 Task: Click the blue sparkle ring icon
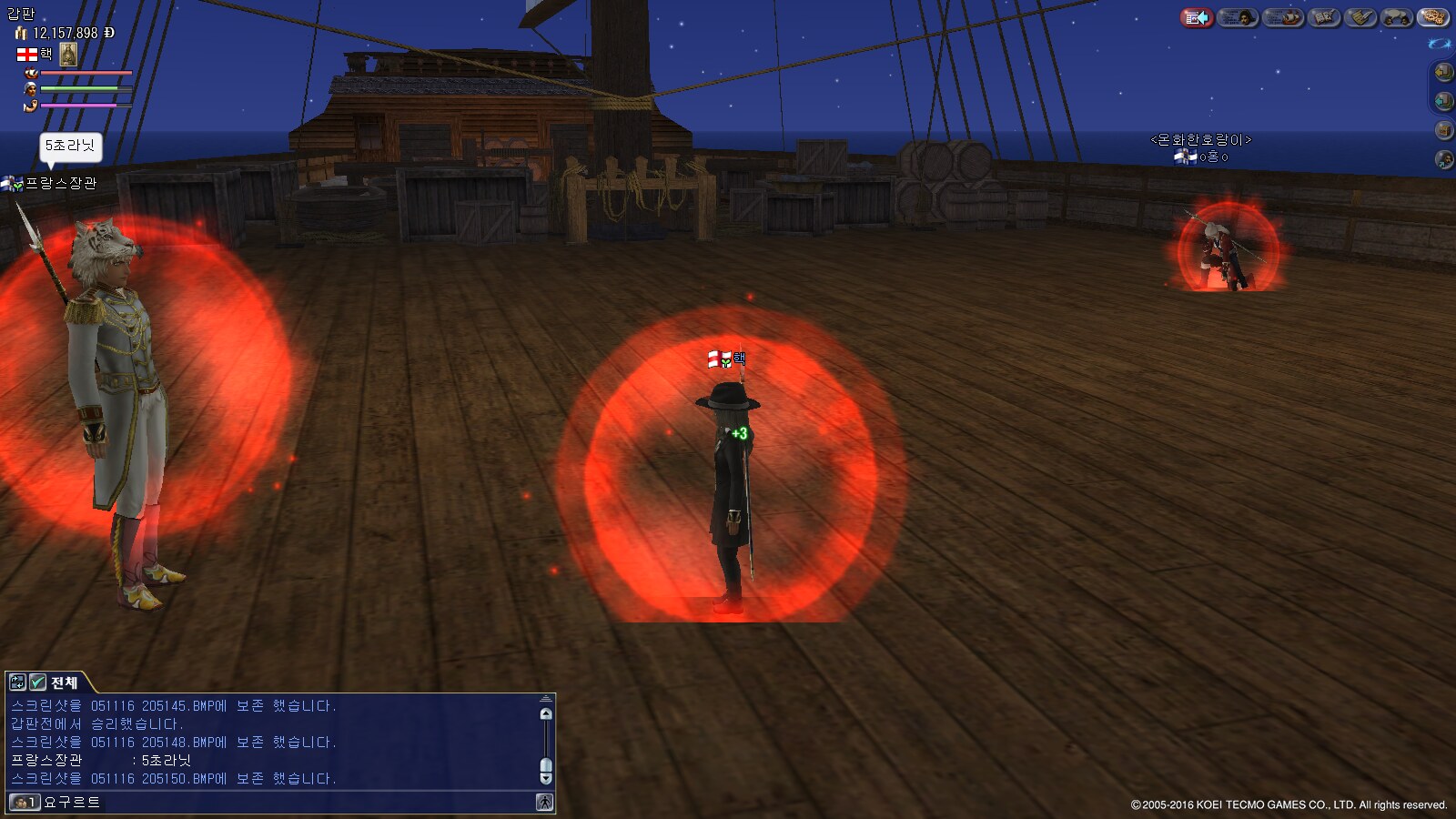[1439, 44]
